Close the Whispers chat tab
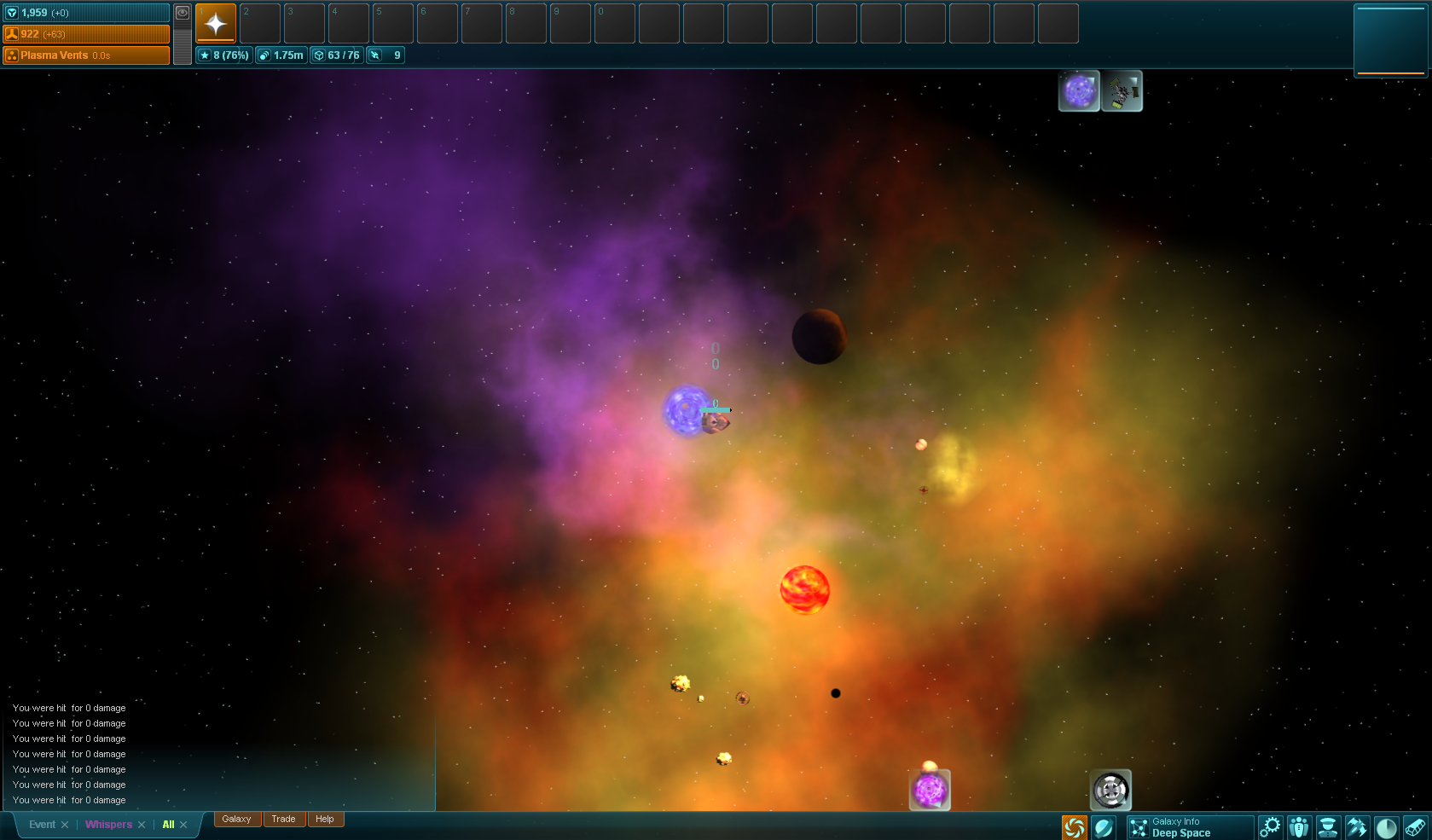Screen dimensions: 1432x840 [x=142, y=825]
